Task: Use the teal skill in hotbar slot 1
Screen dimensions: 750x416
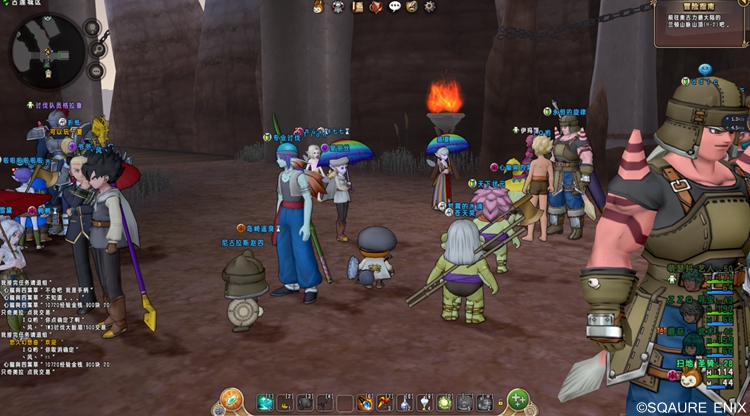Action: 265,402
